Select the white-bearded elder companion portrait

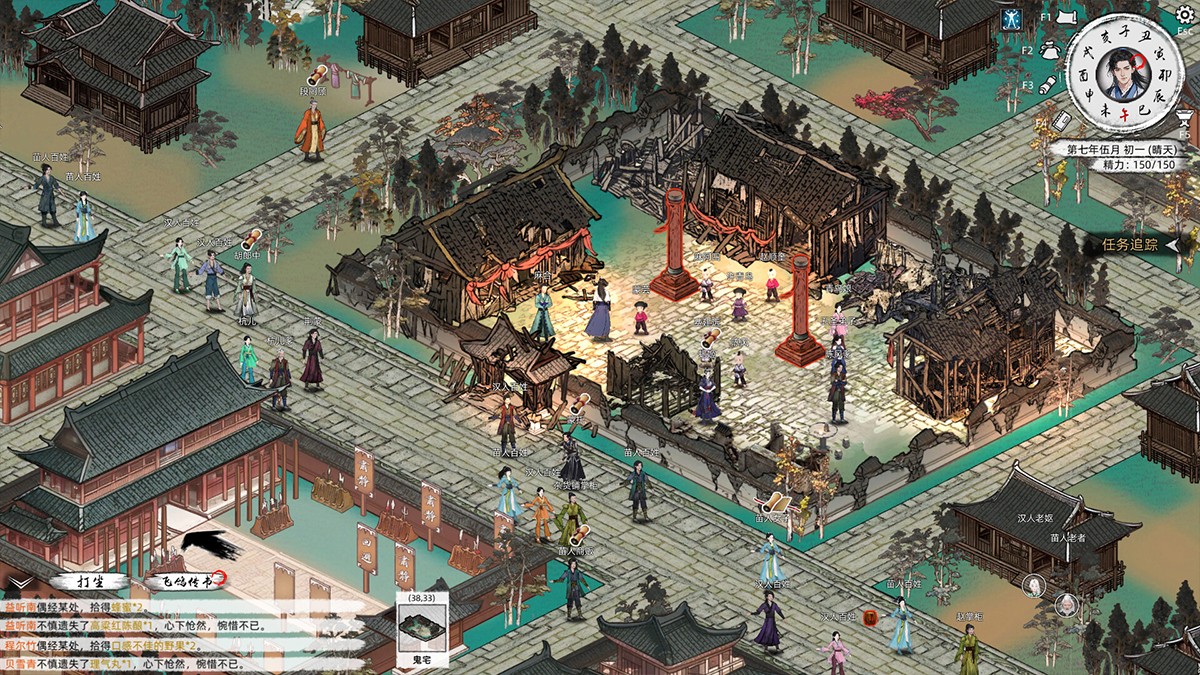(x=1069, y=605)
